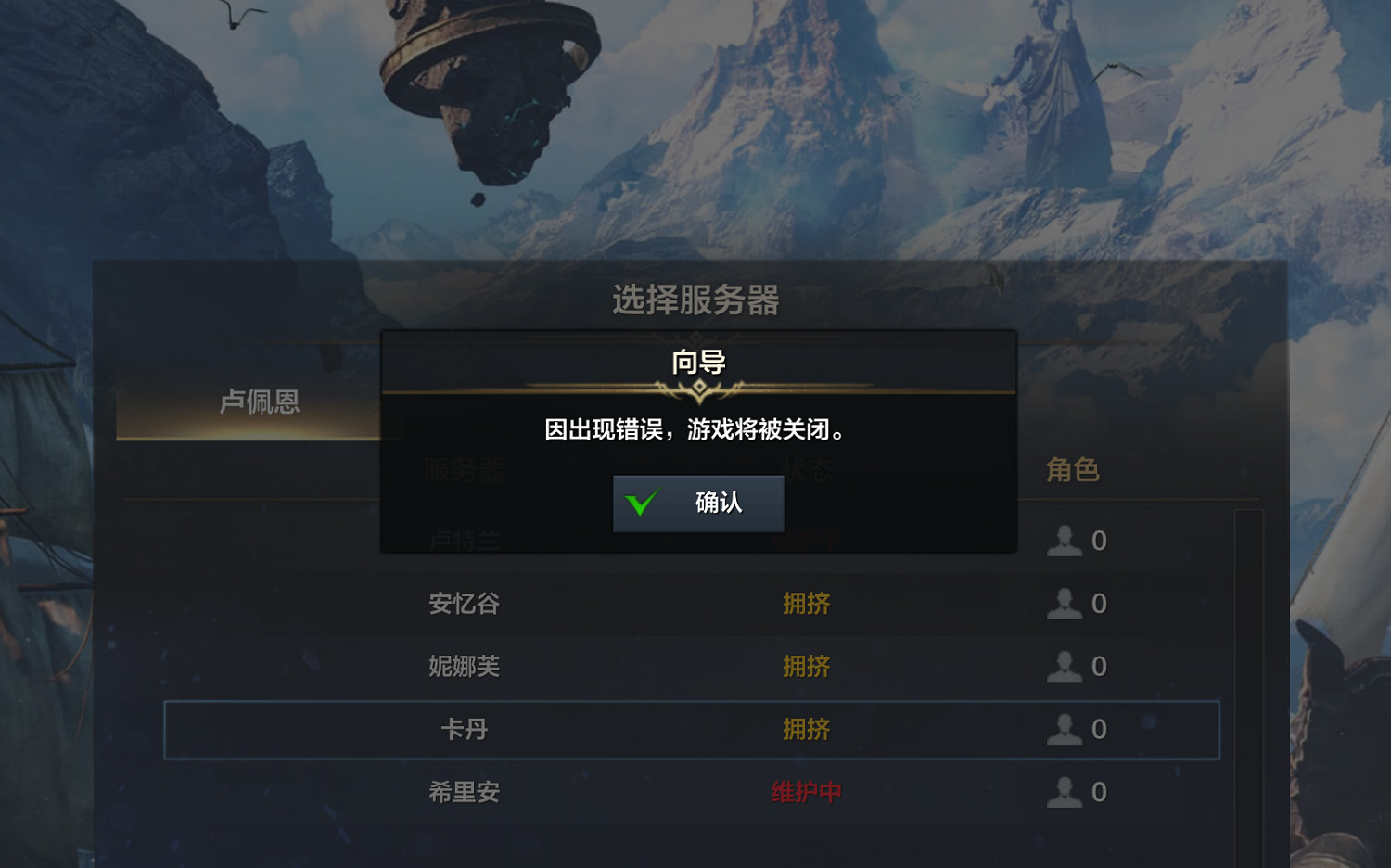Click the 选择服务器 screen title
This screenshot has width=1391, height=868.
coord(695,300)
